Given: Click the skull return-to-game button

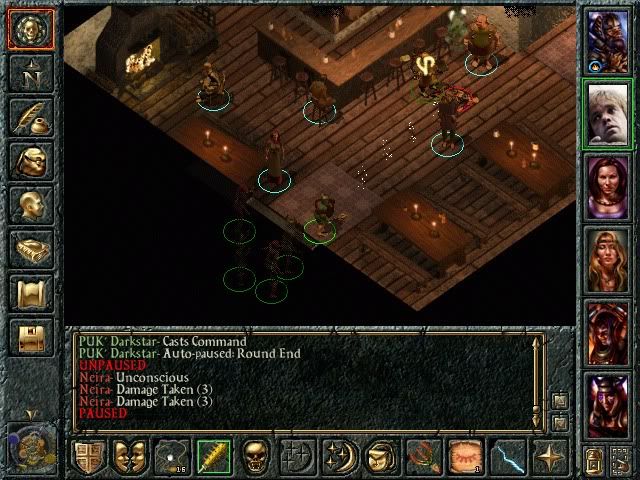Looking at the screenshot, I should pyautogui.click(x=30, y=28).
